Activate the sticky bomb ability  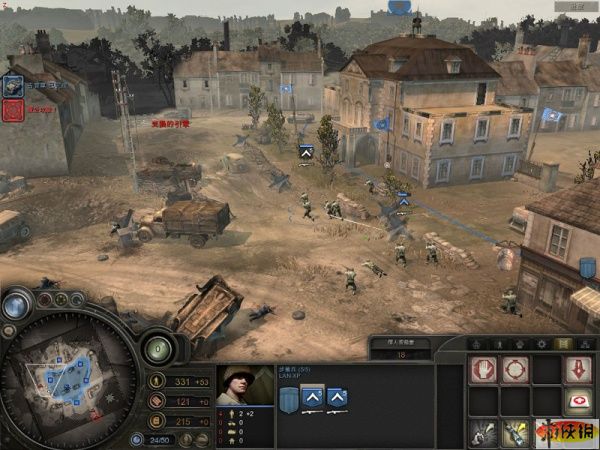515,433
